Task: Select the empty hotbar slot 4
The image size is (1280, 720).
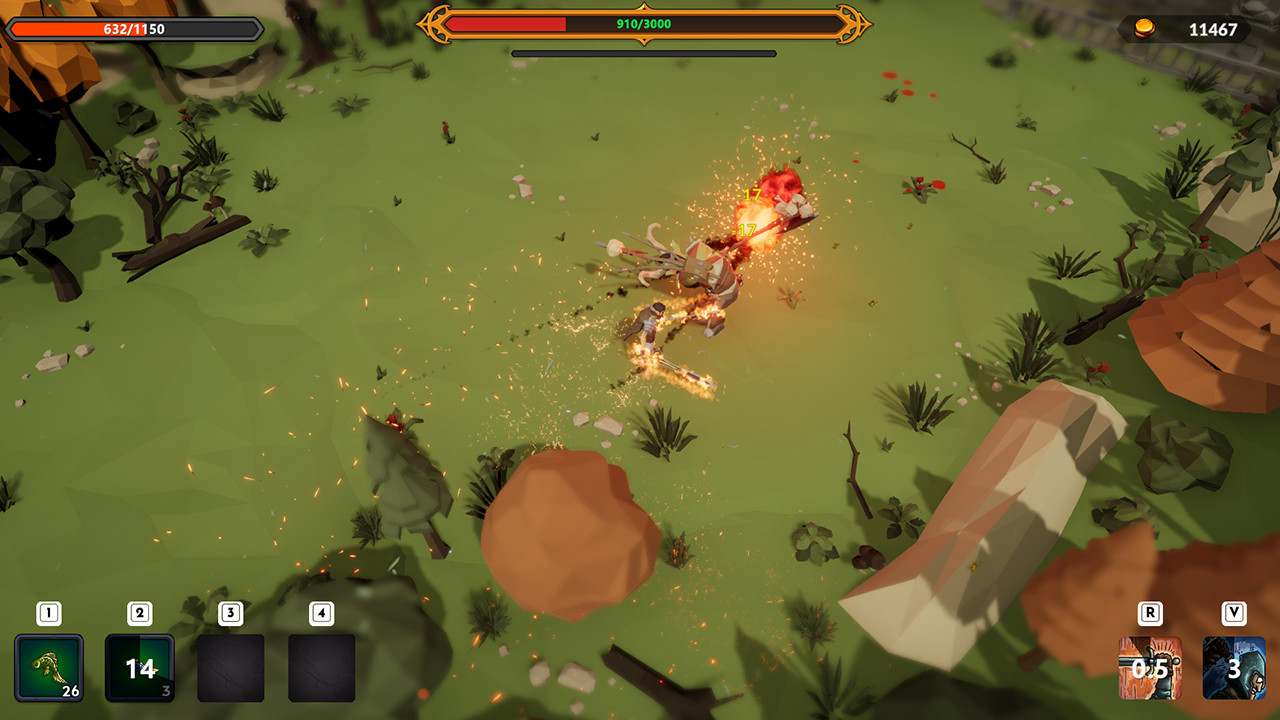Action: pos(320,666)
